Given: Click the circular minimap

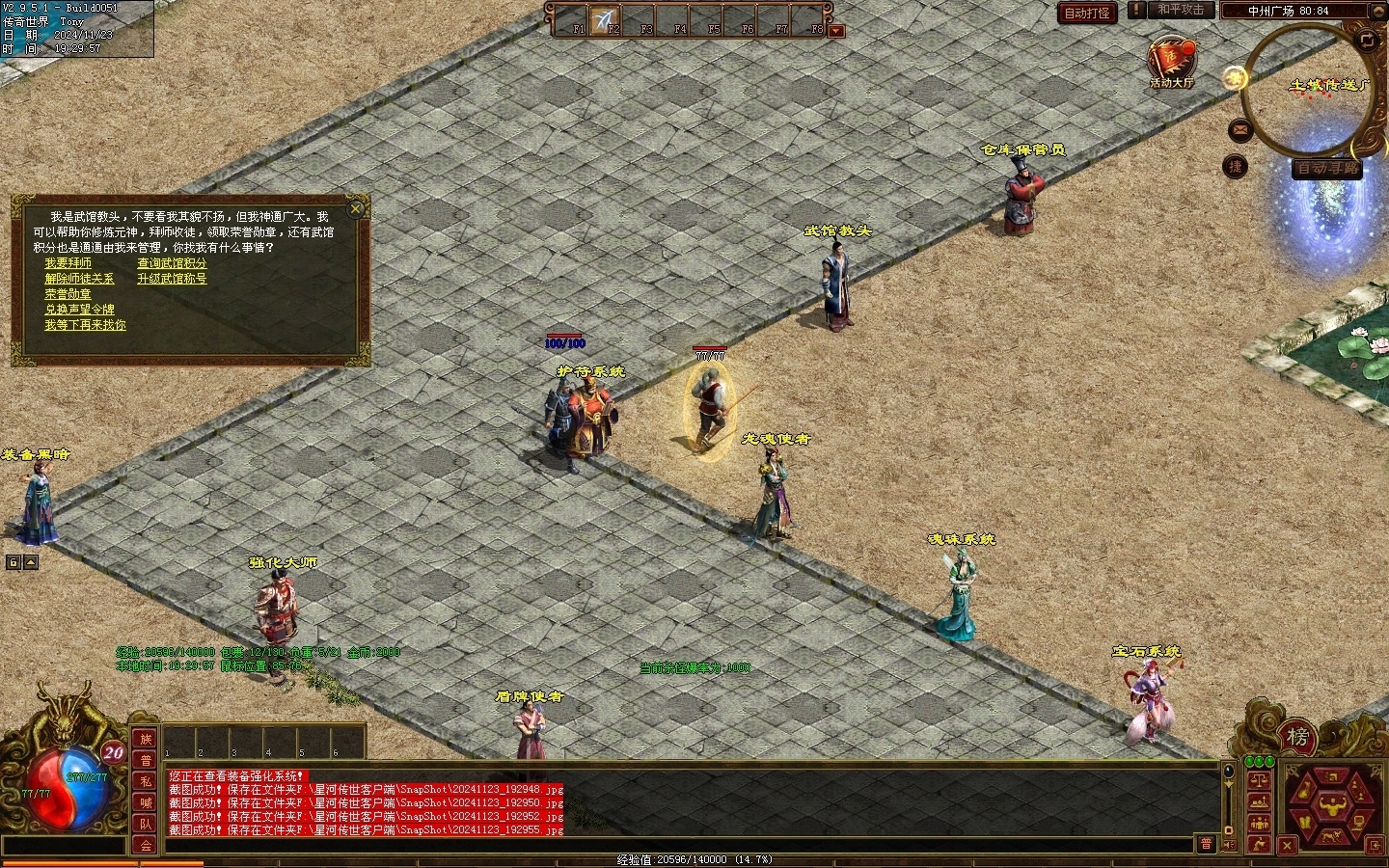Looking at the screenshot, I should (1302, 92).
